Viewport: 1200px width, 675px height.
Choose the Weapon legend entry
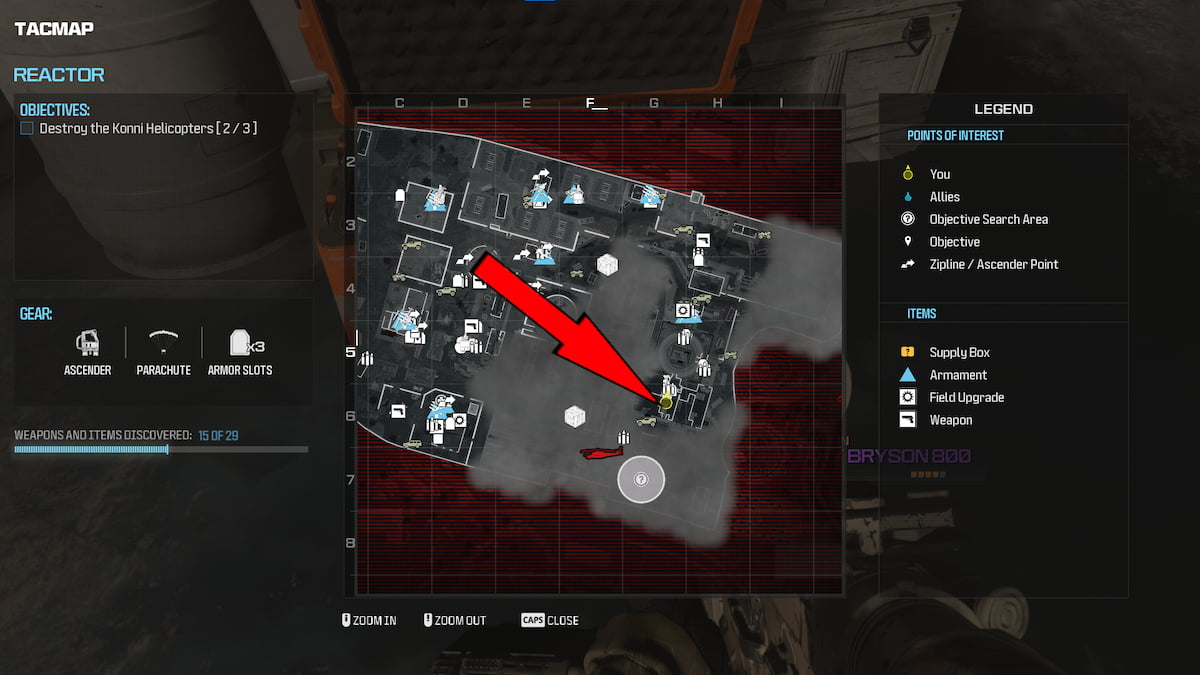point(950,420)
